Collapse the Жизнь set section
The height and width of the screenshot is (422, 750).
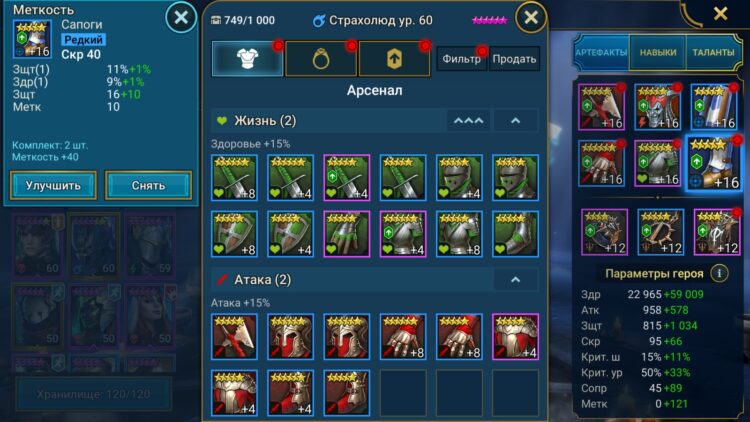tap(515, 121)
